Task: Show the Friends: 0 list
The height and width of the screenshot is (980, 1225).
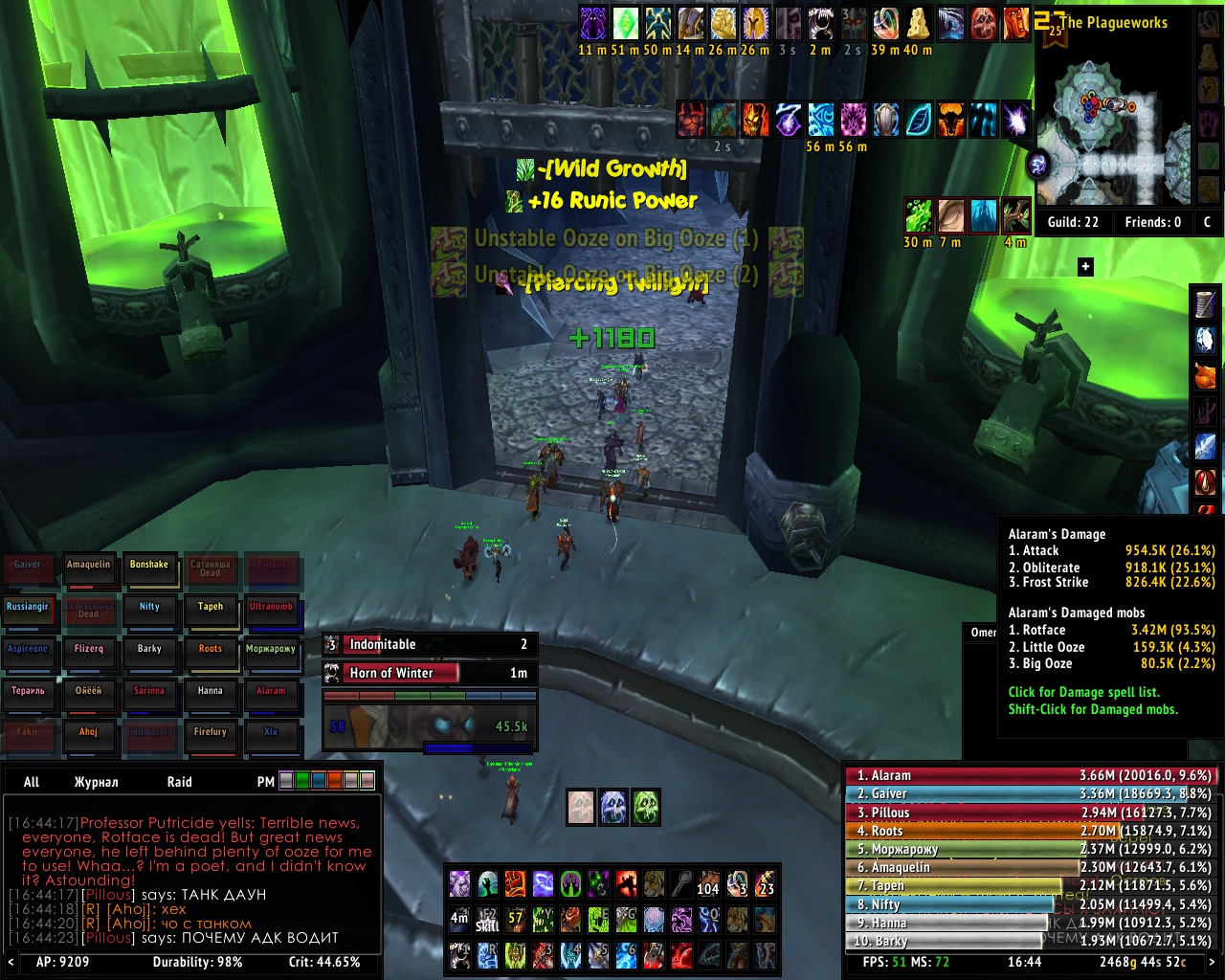Action: click(x=1152, y=222)
